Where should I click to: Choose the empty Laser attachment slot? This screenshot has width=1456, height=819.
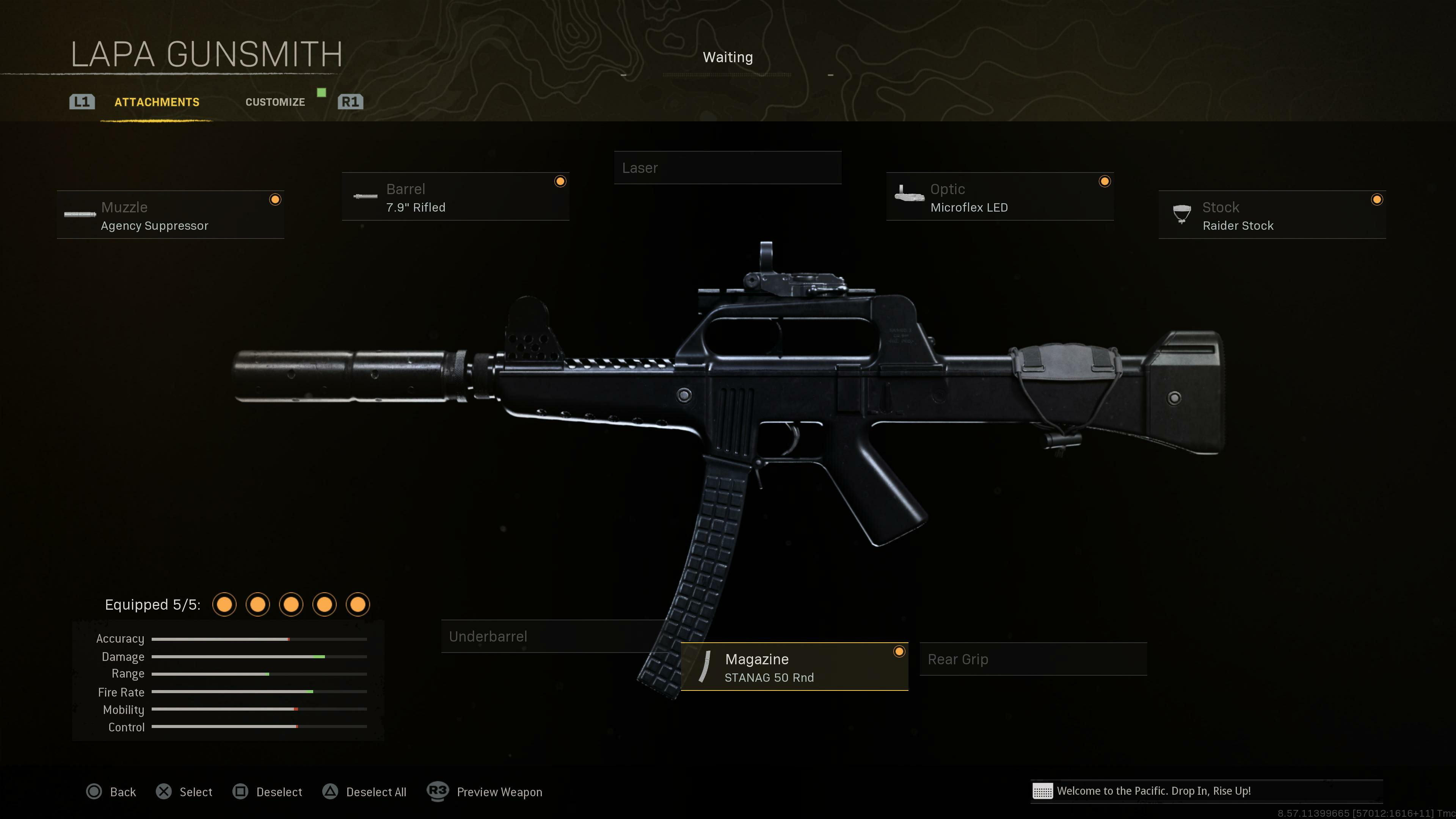[x=728, y=168]
